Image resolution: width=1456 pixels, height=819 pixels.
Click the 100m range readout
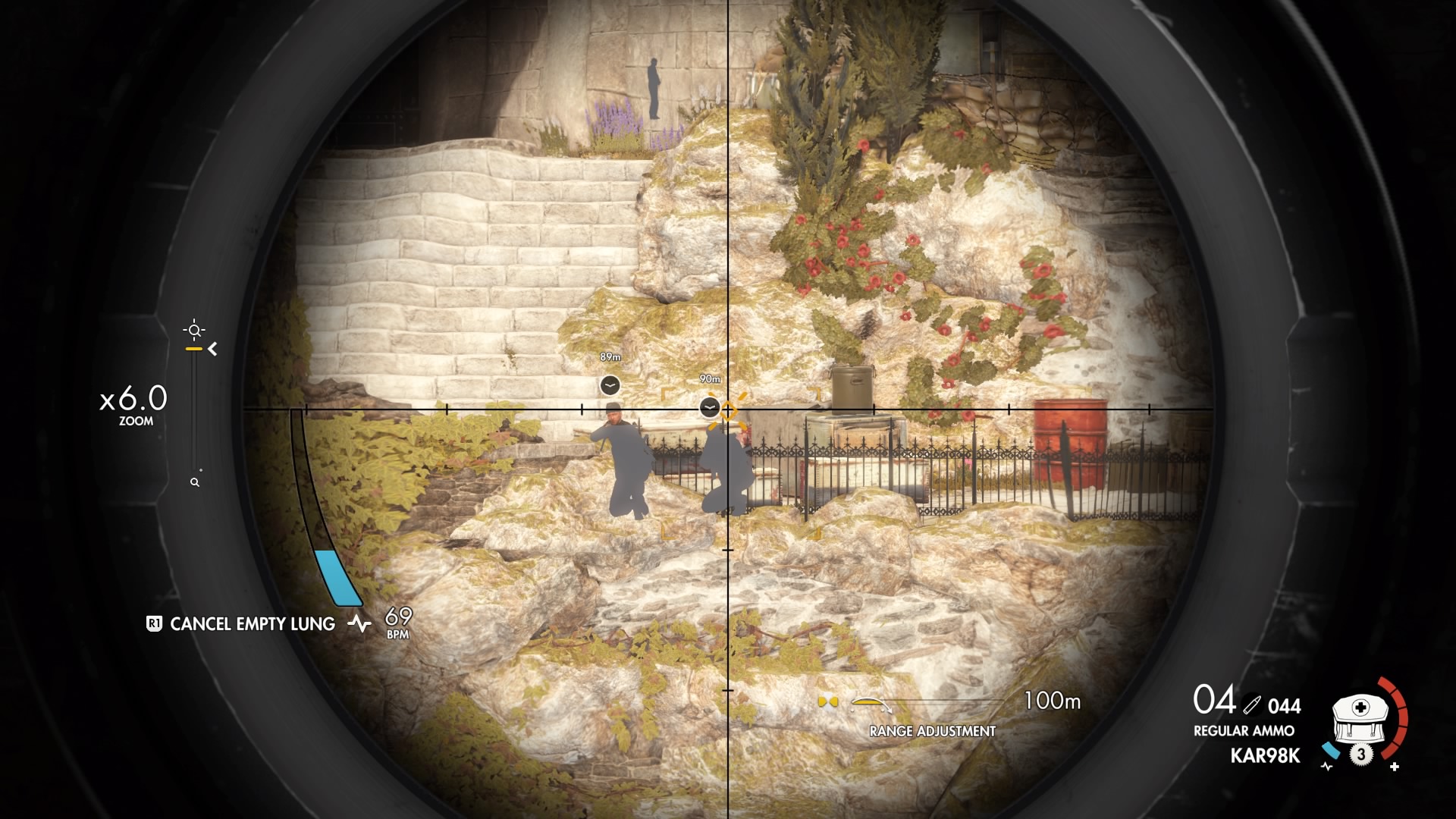1052,701
